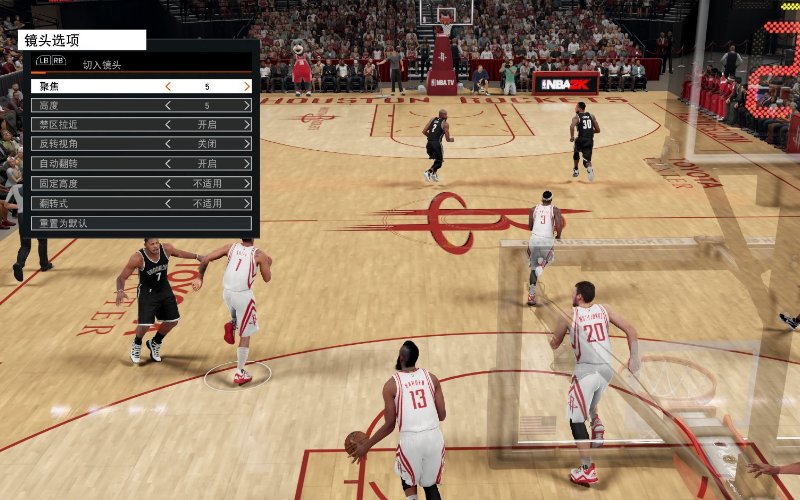
Task: Increase the 聚焦 value with right arrow
Action: [246, 86]
